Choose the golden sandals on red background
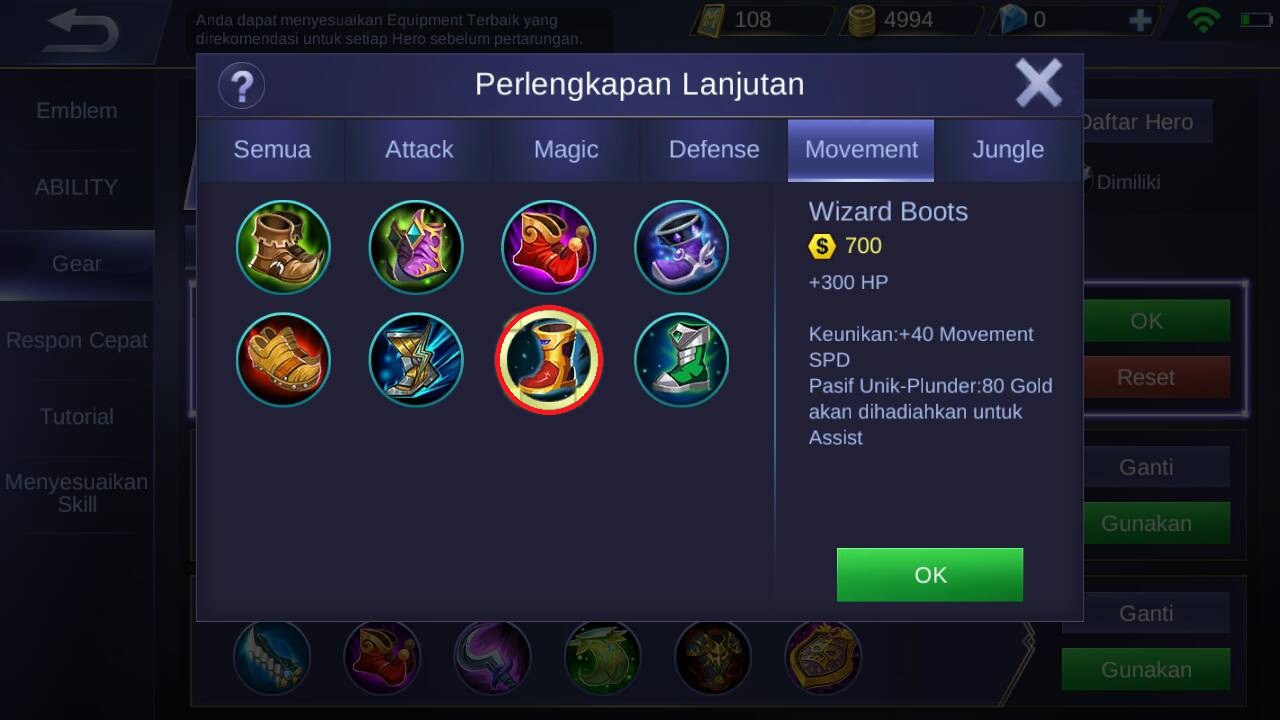 (x=283, y=360)
